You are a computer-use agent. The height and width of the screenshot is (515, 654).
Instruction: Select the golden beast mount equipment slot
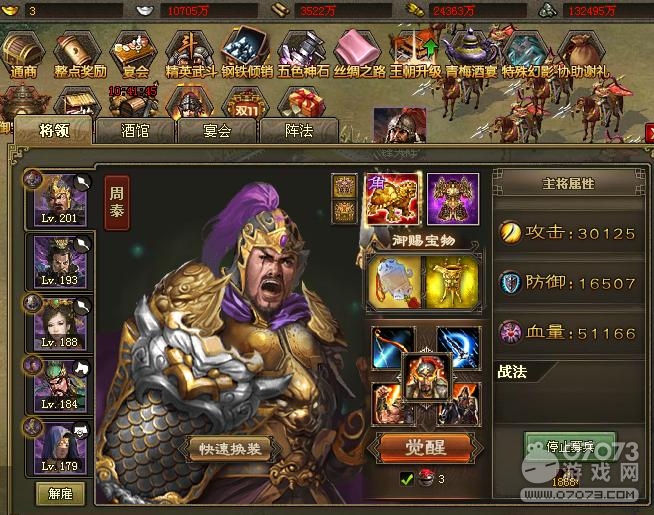pyautogui.click(x=392, y=197)
